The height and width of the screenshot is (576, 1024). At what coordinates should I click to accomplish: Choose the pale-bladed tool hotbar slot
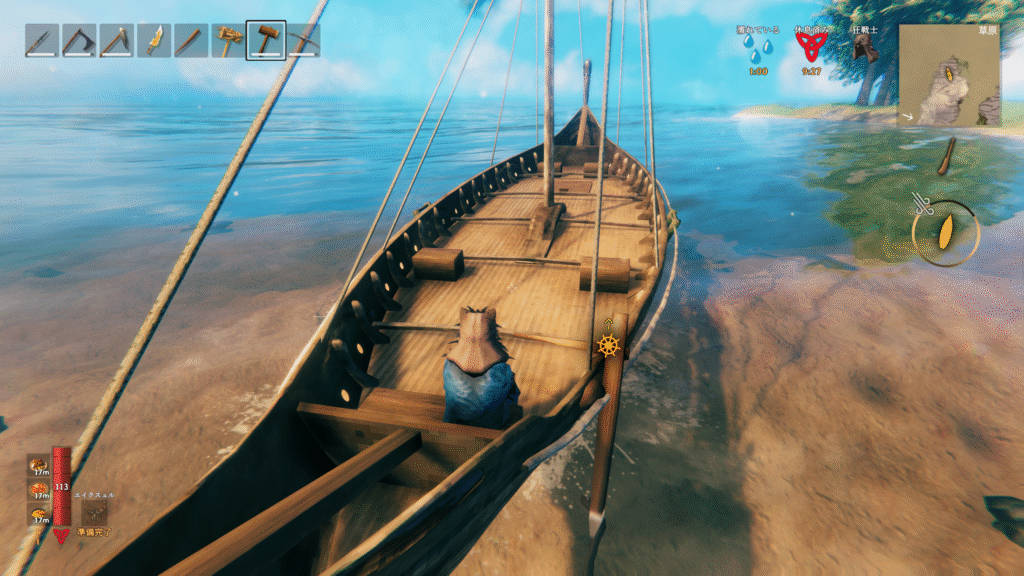[x=116, y=41]
